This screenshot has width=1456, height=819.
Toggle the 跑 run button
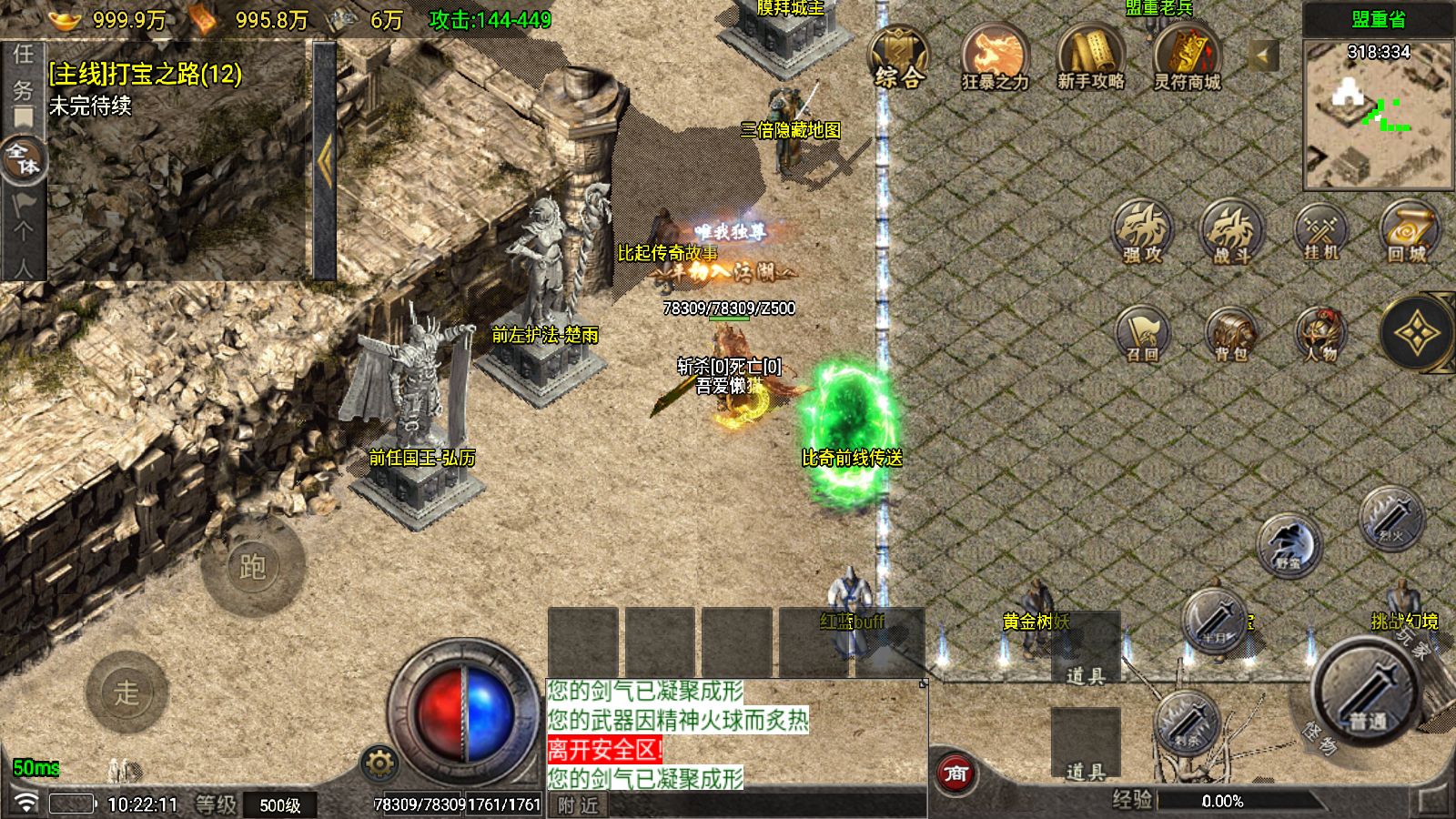coord(252,566)
